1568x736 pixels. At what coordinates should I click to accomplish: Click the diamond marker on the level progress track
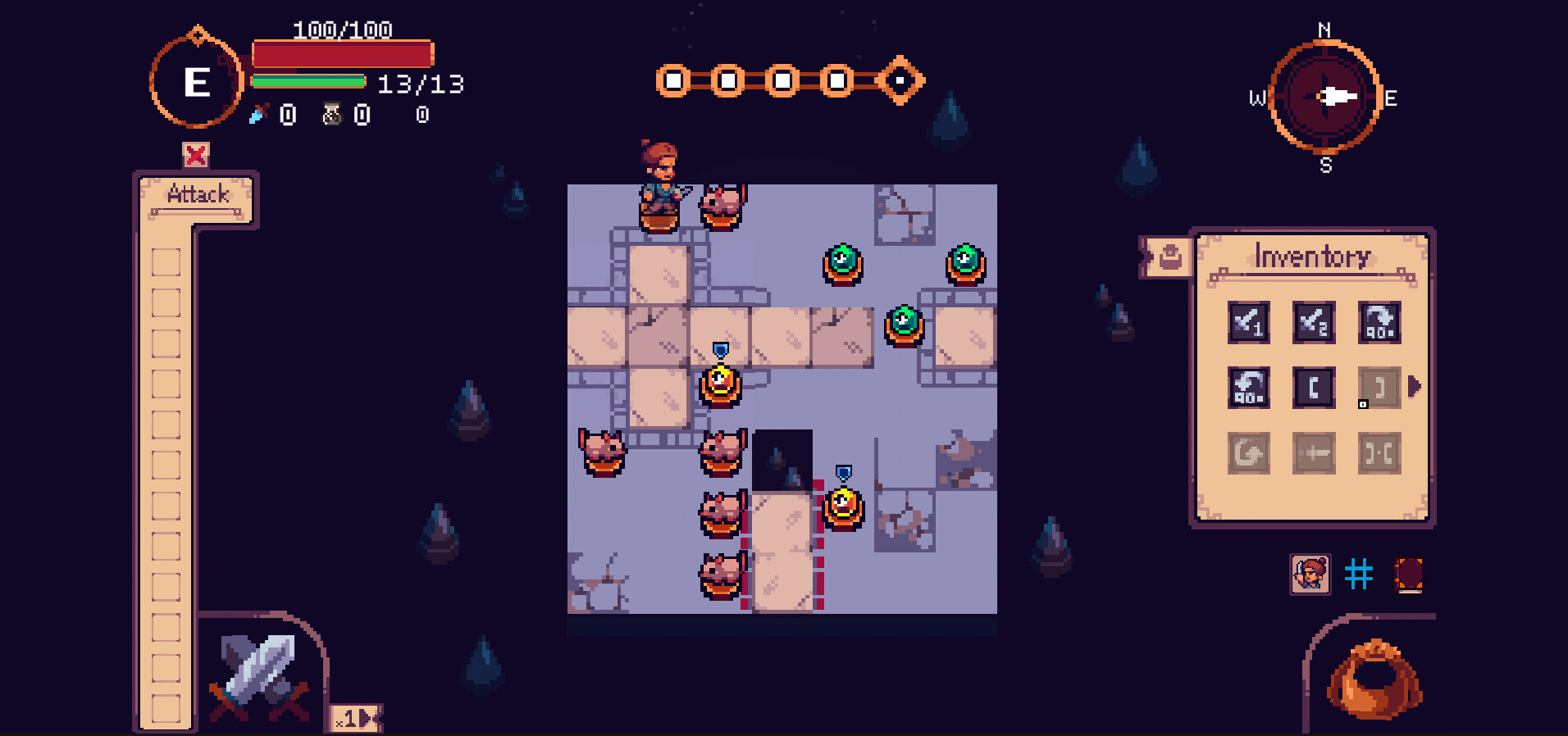pos(900,80)
